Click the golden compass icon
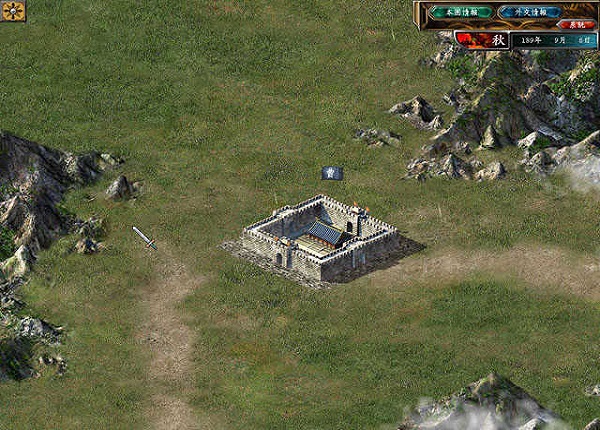600x430 pixels. (13, 11)
